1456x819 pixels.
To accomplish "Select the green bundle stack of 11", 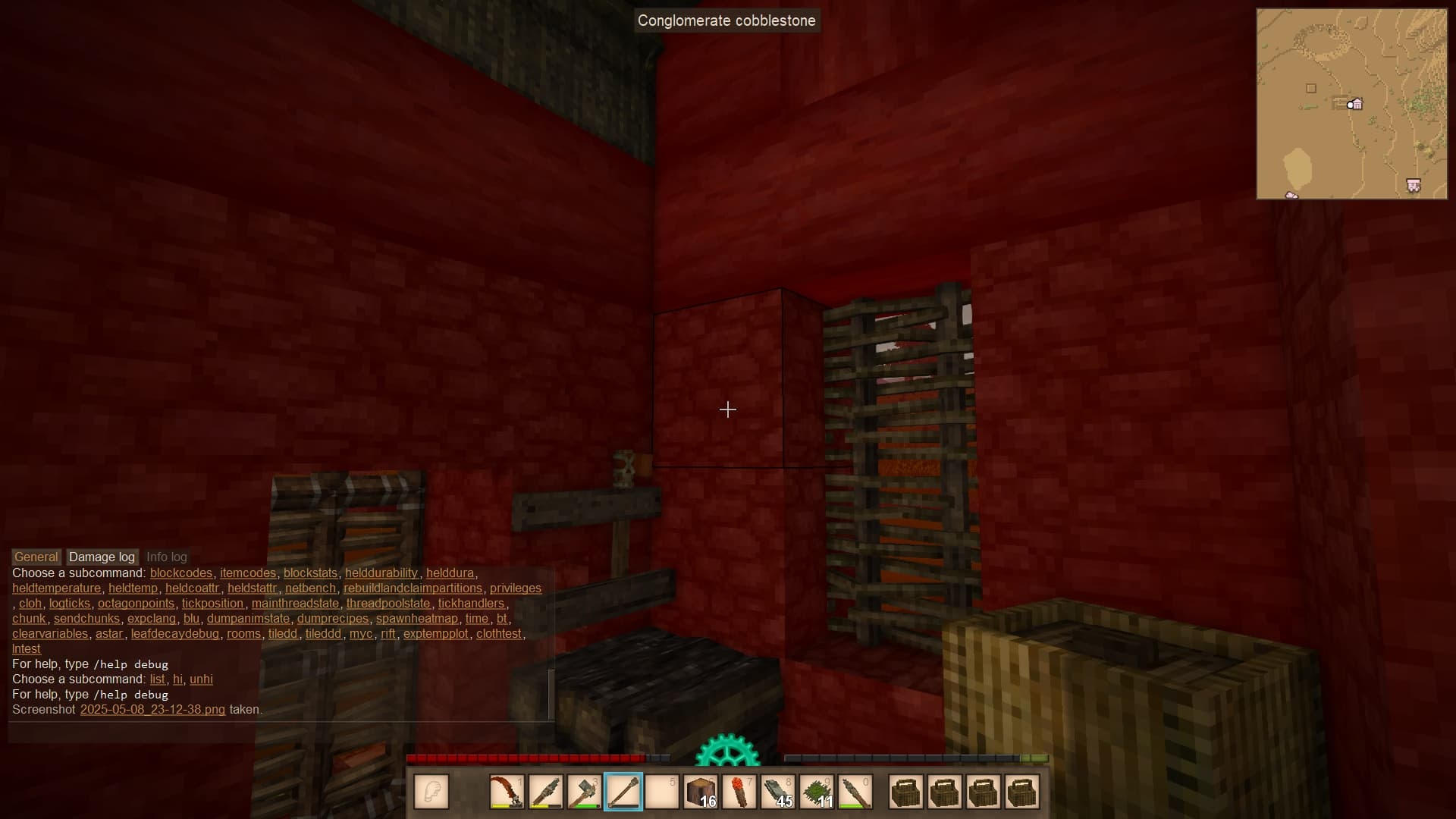I will [817, 792].
